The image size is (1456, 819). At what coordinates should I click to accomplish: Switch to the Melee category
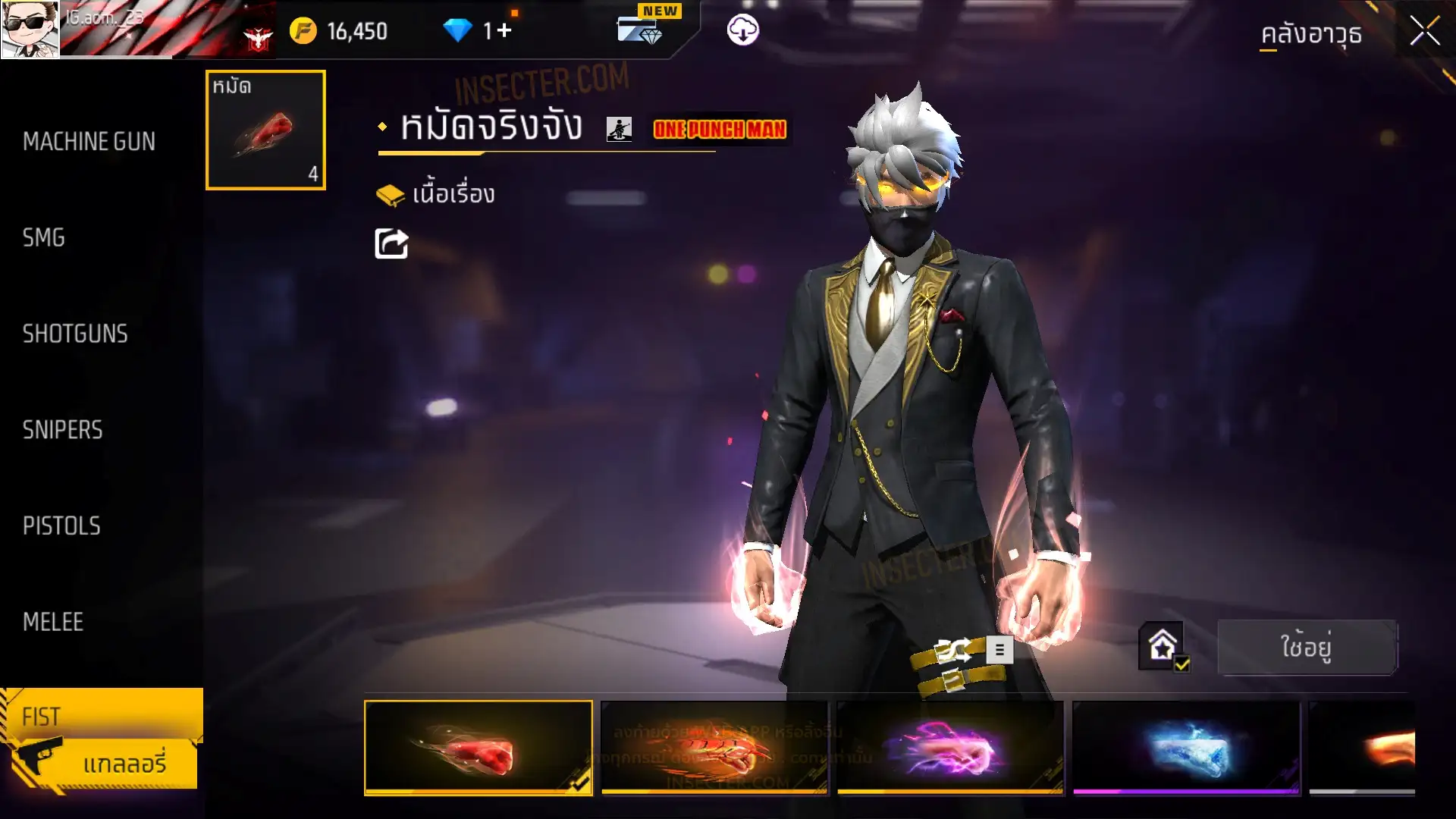(53, 622)
